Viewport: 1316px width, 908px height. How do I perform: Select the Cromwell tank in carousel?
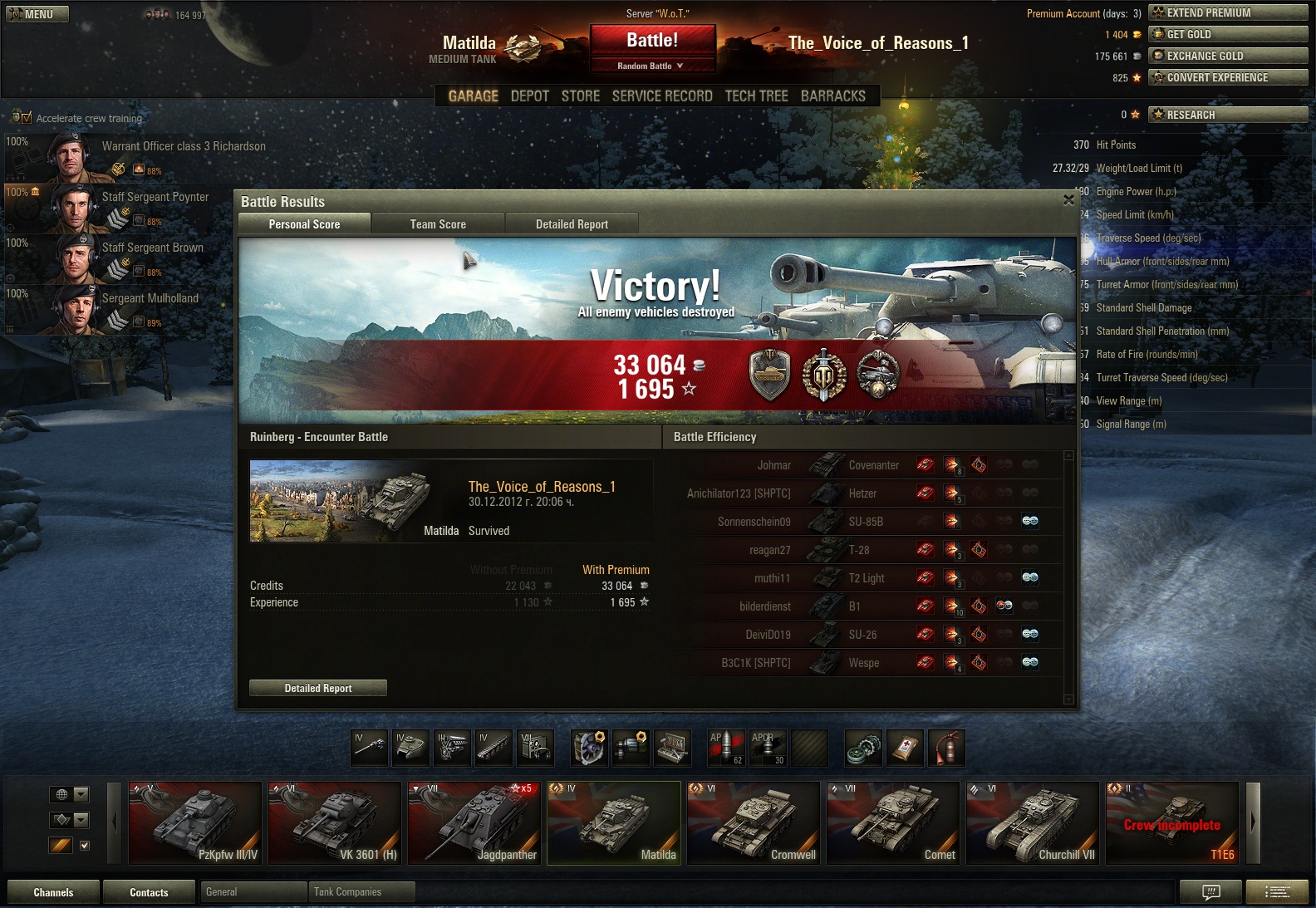(754, 823)
